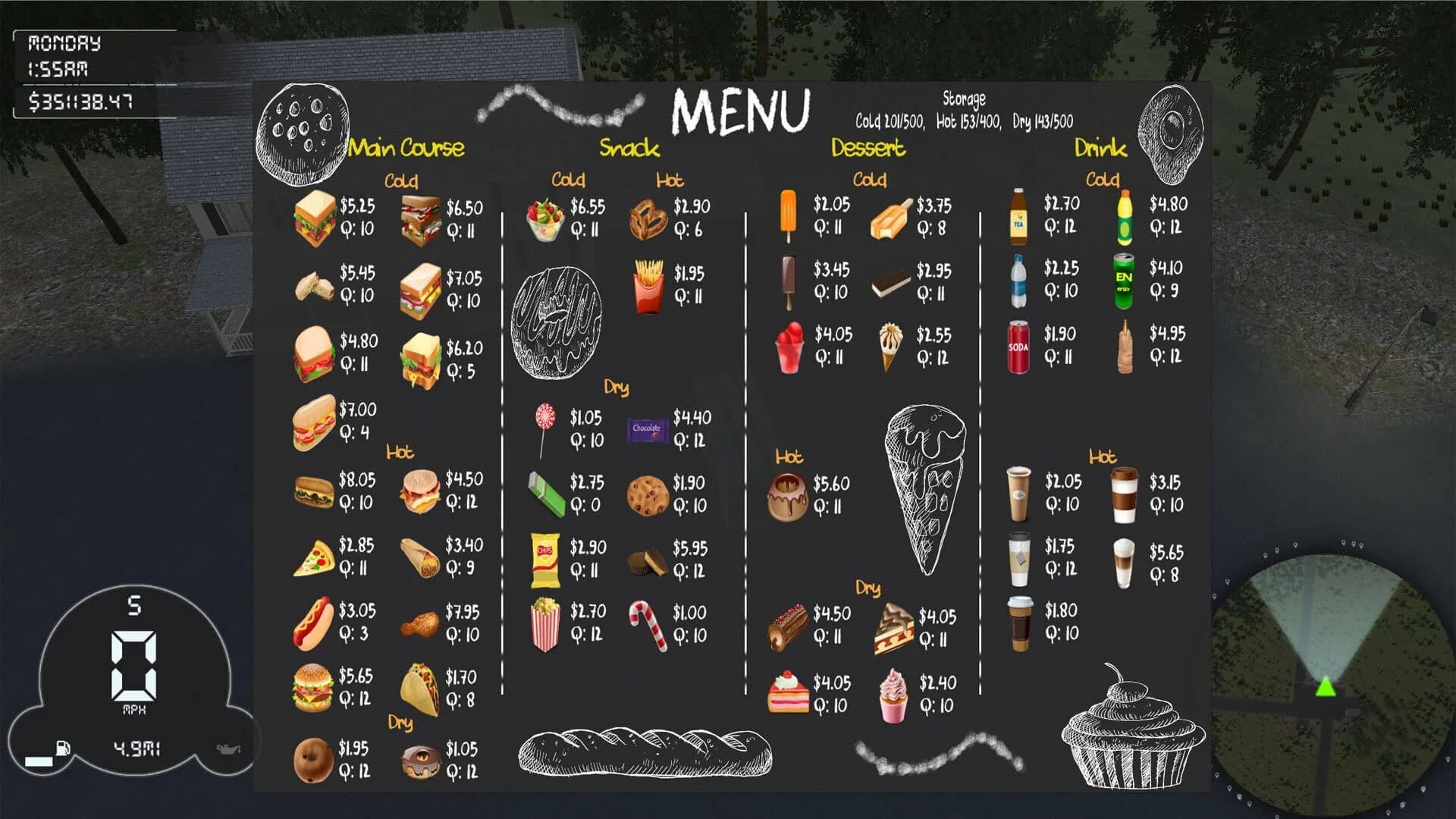Image resolution: width=1456 pixels, height=819 pixels.
Task: Click the money balance display
Action: coord(78,98)
